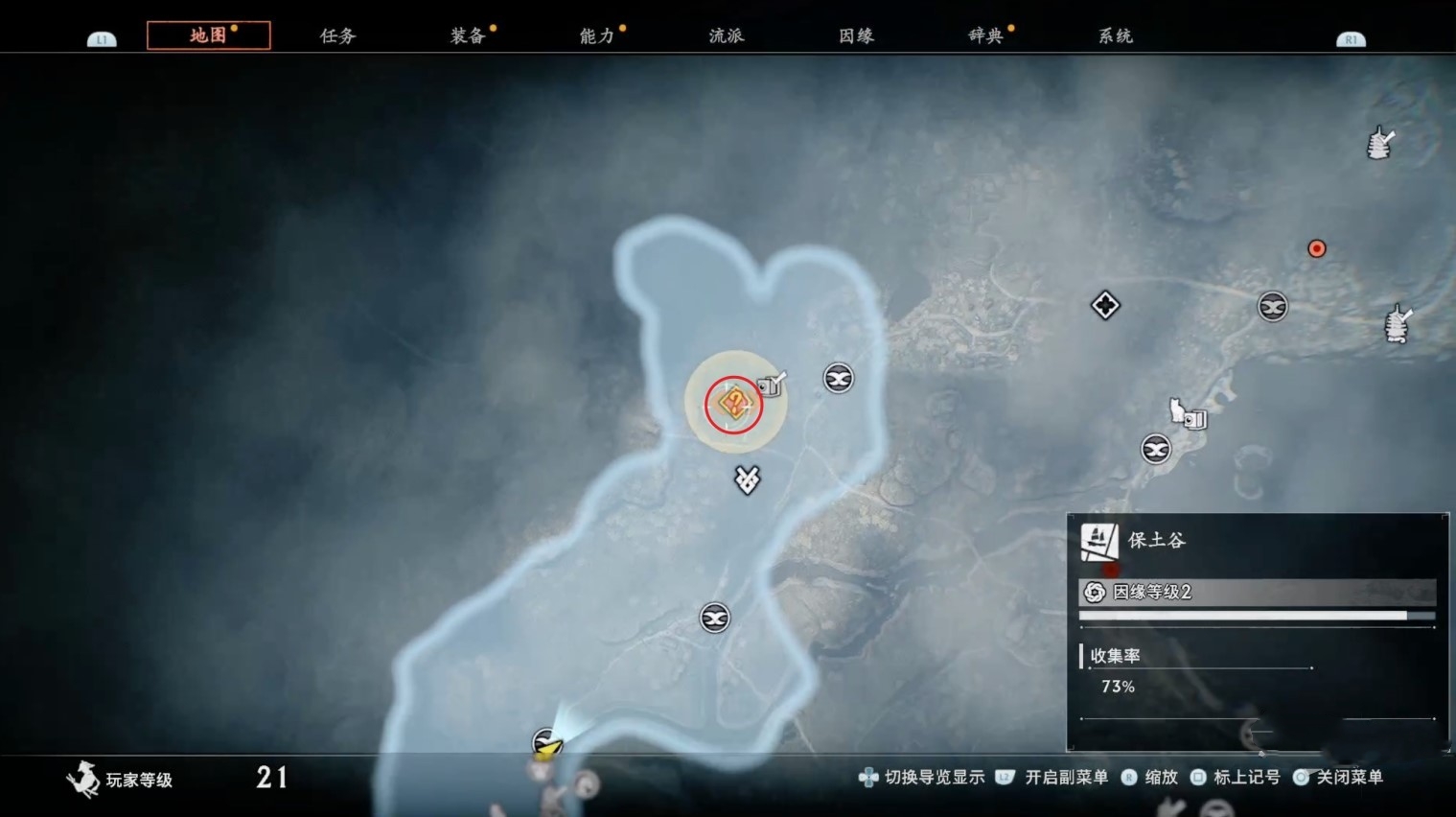Select the fast travel point near 保土谷 panel
The height and width of the screenshot is (817, 1456).
1158,449
